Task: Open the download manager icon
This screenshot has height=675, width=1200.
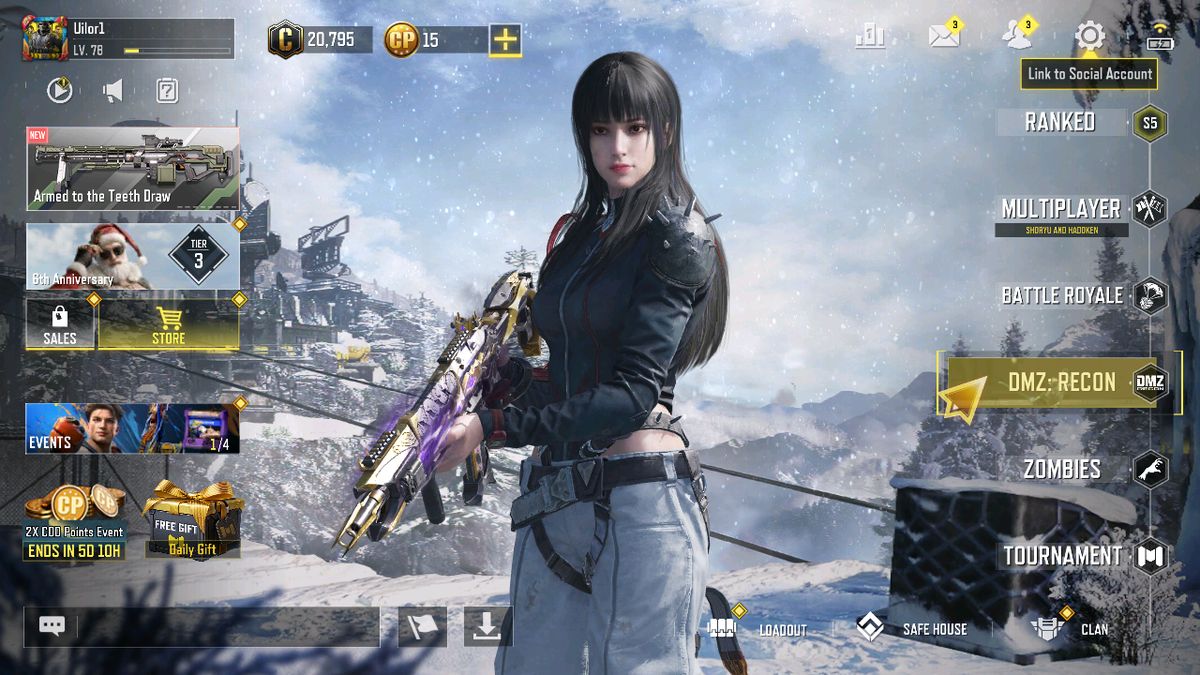Action: pyautogui.click(x=487, y=626)
